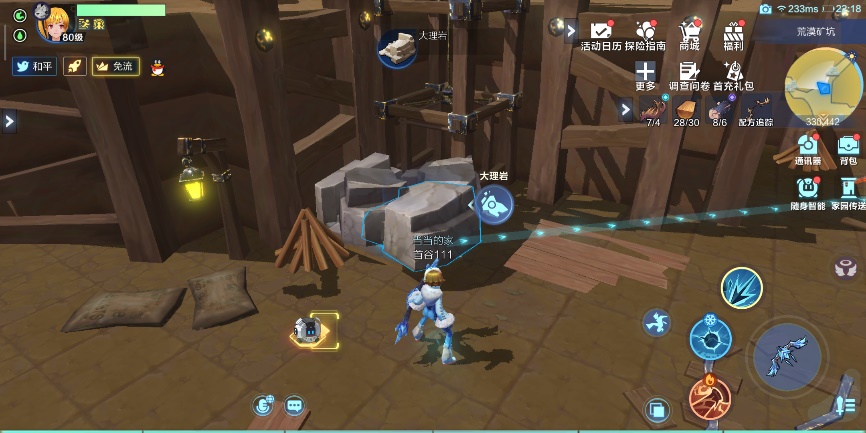866x433 pixels.
Task: Interact with the 大理岩 gather button
Action: (x=493, y=204)
